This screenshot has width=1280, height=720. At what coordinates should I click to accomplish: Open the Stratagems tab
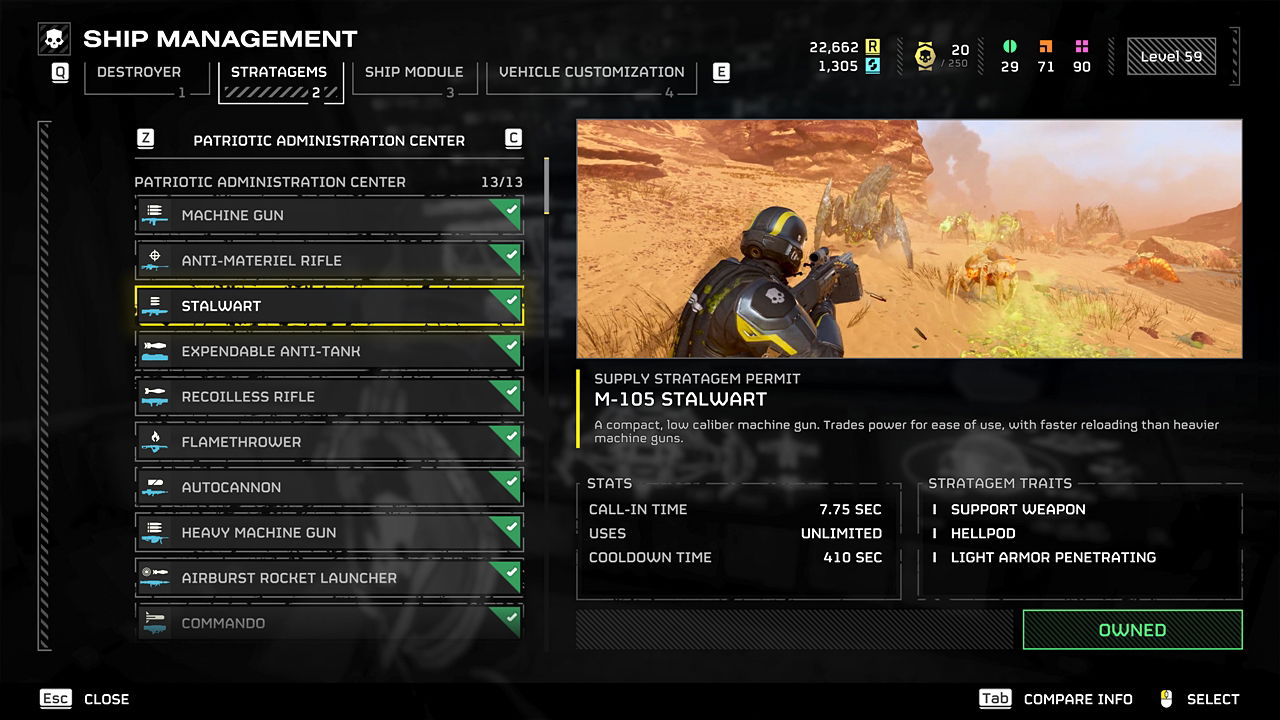(x=279, y=73)
